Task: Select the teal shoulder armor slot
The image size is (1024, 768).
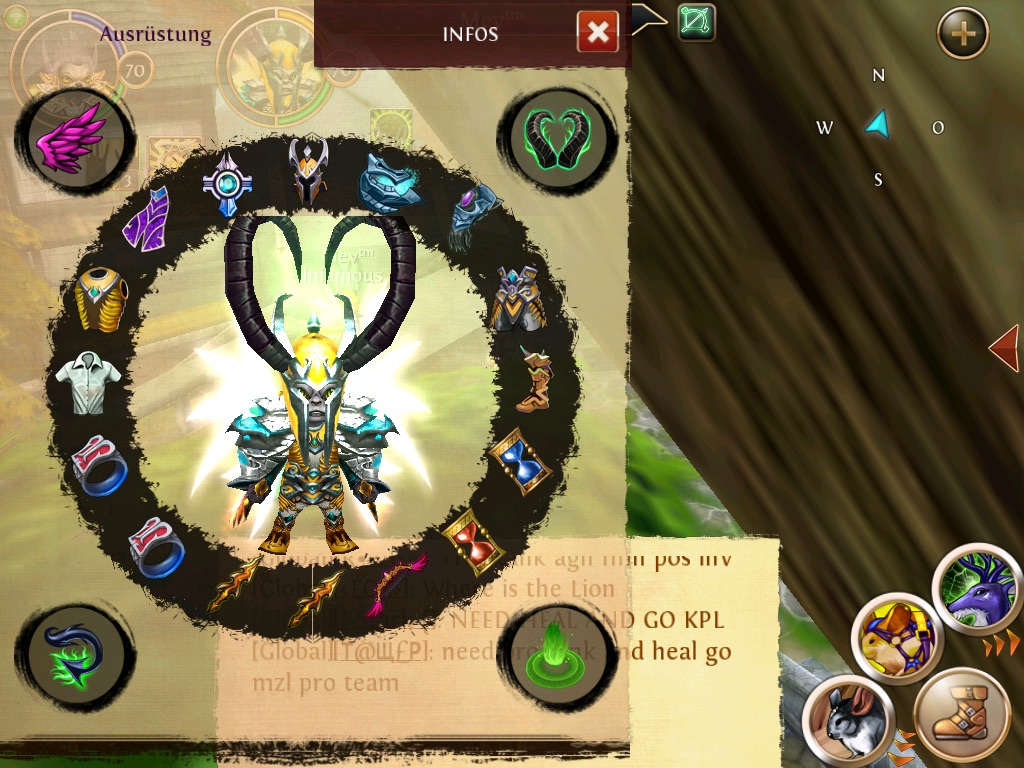Action: 391,180
